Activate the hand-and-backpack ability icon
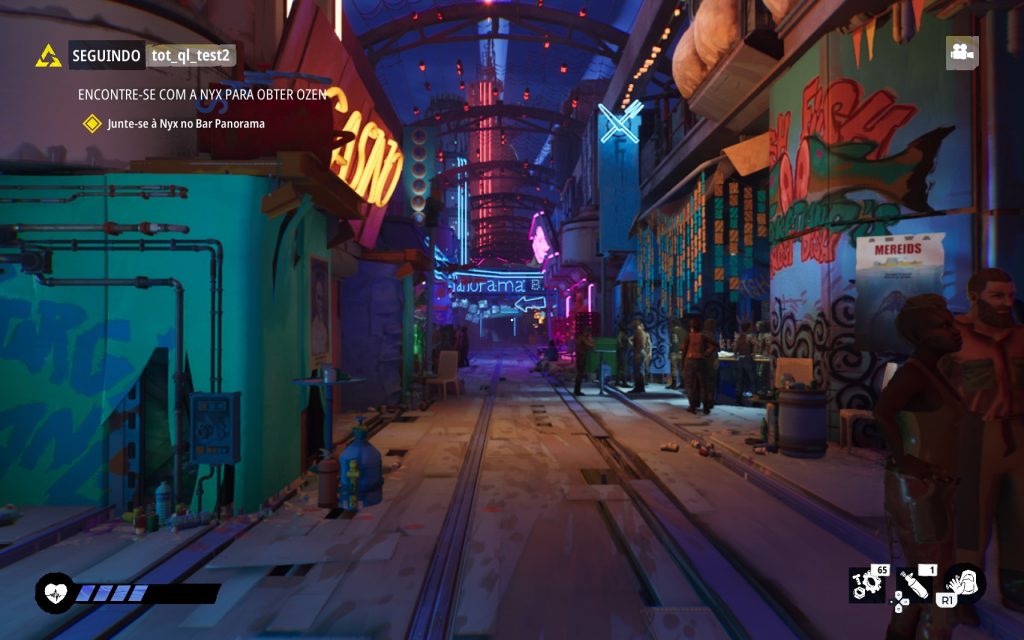Screen dimensions: 1024x640 [964, 583]
